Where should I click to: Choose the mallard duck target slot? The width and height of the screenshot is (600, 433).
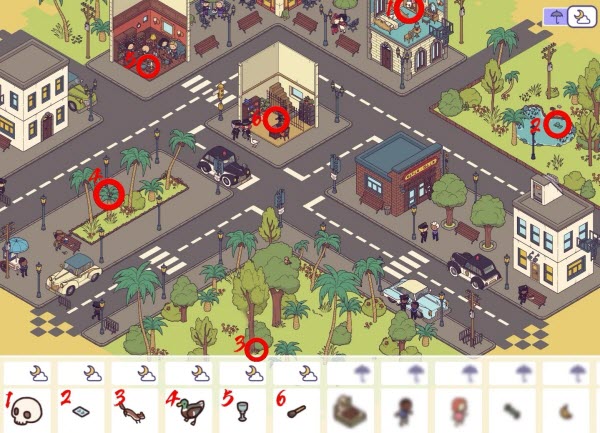coord(192,410)
